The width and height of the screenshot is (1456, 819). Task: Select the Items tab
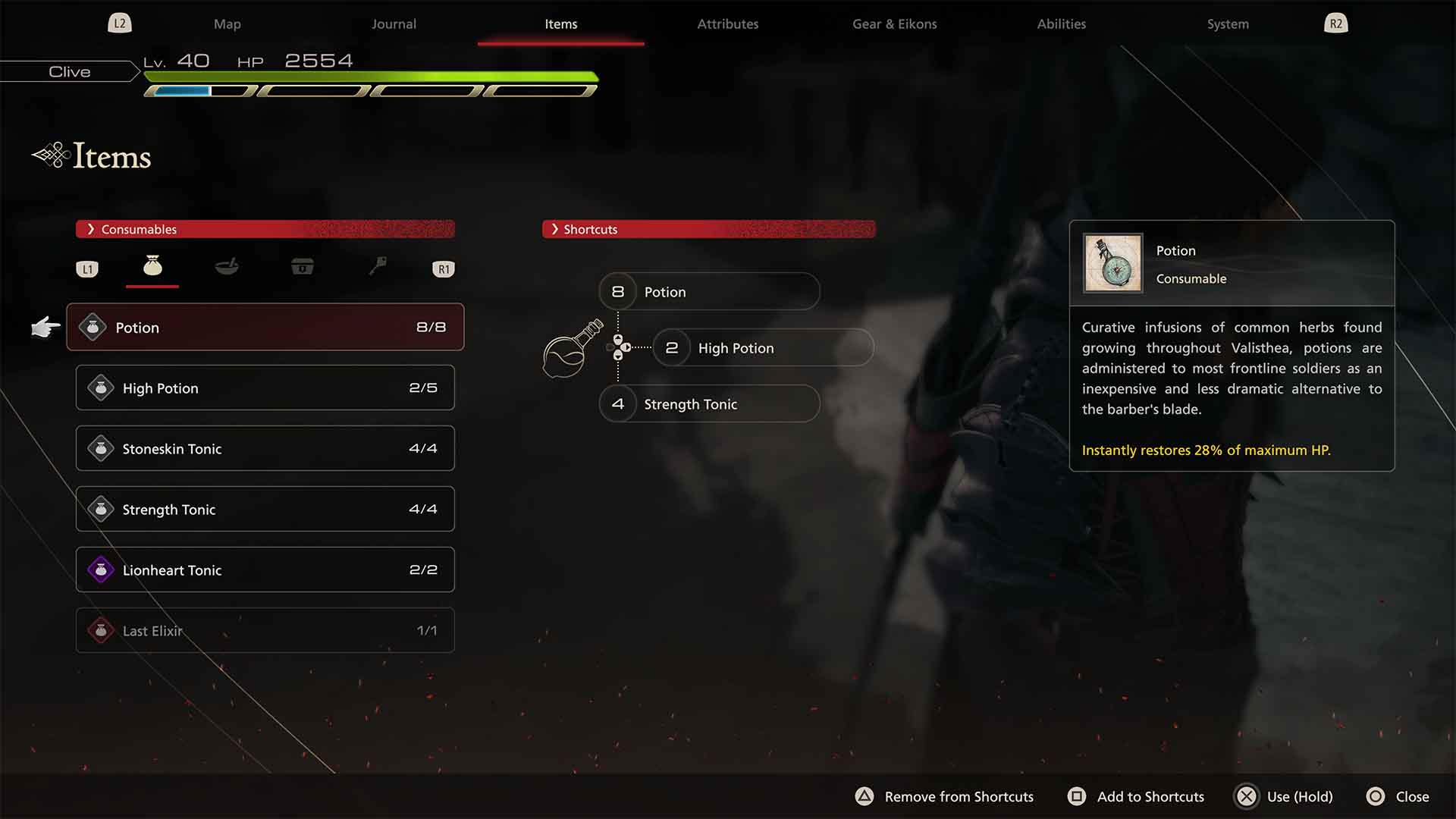[560, 24]
